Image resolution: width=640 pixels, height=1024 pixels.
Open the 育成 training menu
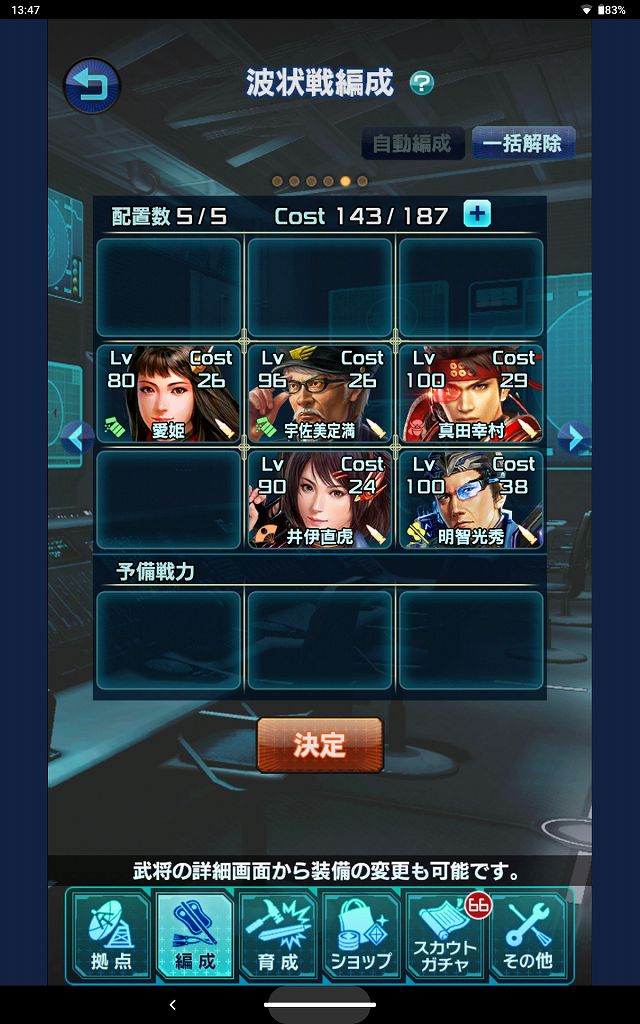click(277, 935)
